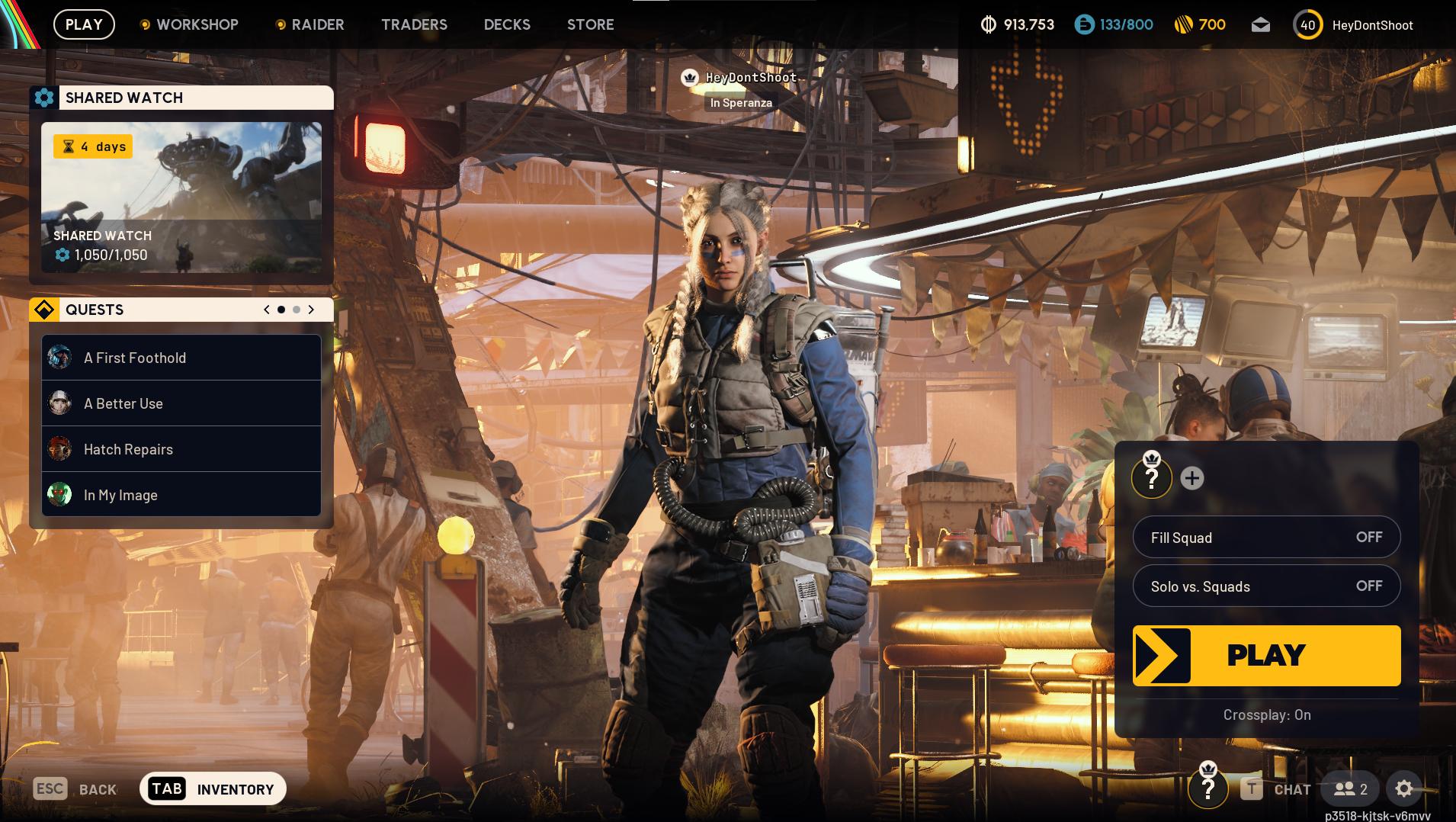1456x822 pixels.
Task: Click the currency icon beside 913,753
Action: pos(987,24)
